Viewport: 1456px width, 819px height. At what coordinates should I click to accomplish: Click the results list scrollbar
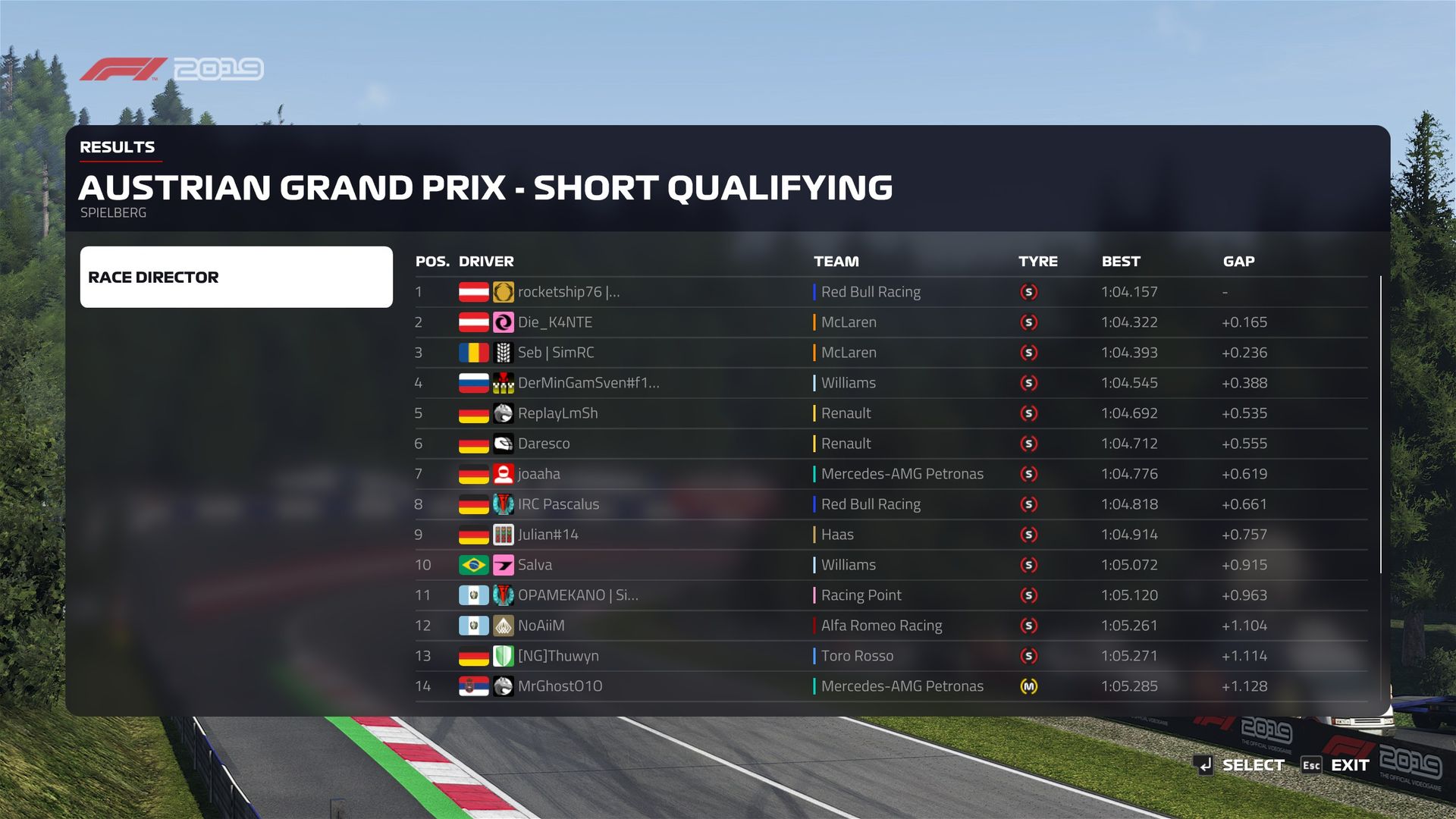click(x=1380, y=425)
